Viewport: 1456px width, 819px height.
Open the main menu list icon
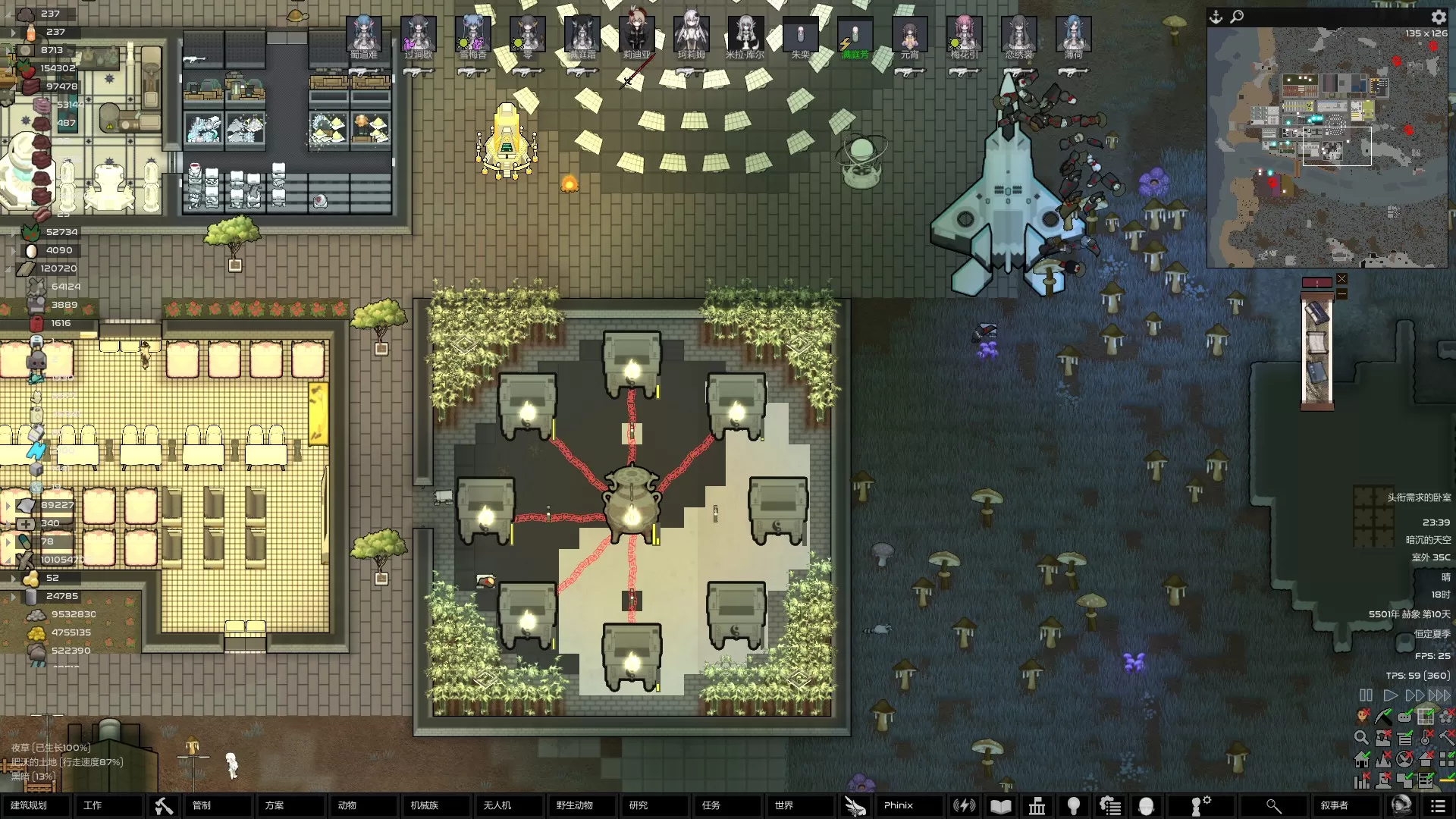(x=1437, y=806)
